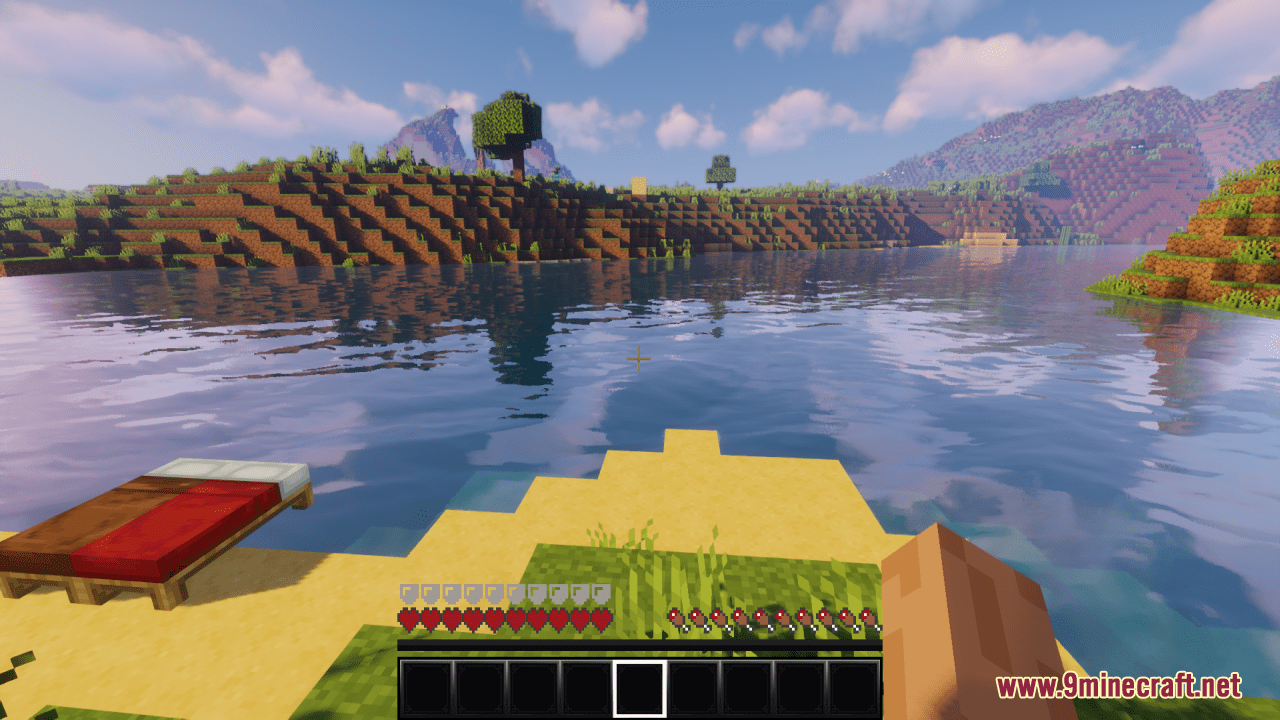
Task: Click the first drumstick in the hunger bar
Action: click(x=675, y=618)
